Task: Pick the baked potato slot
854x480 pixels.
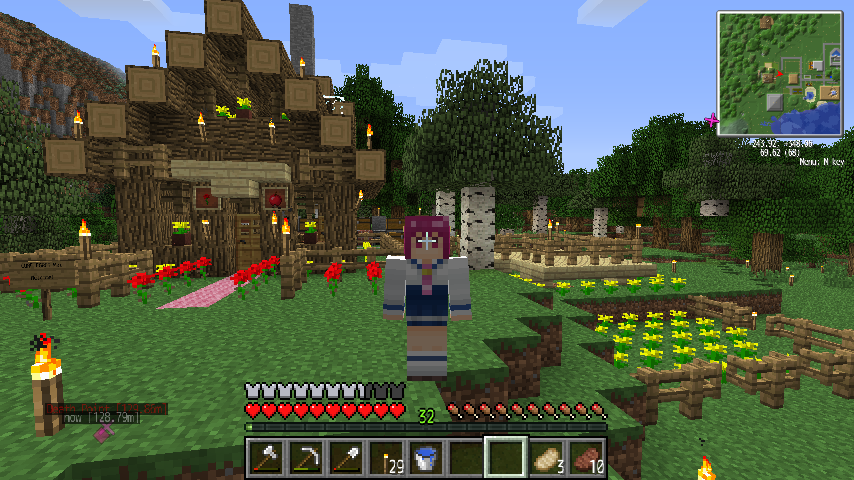Action: pyautogui.click(x=546, y=458)
